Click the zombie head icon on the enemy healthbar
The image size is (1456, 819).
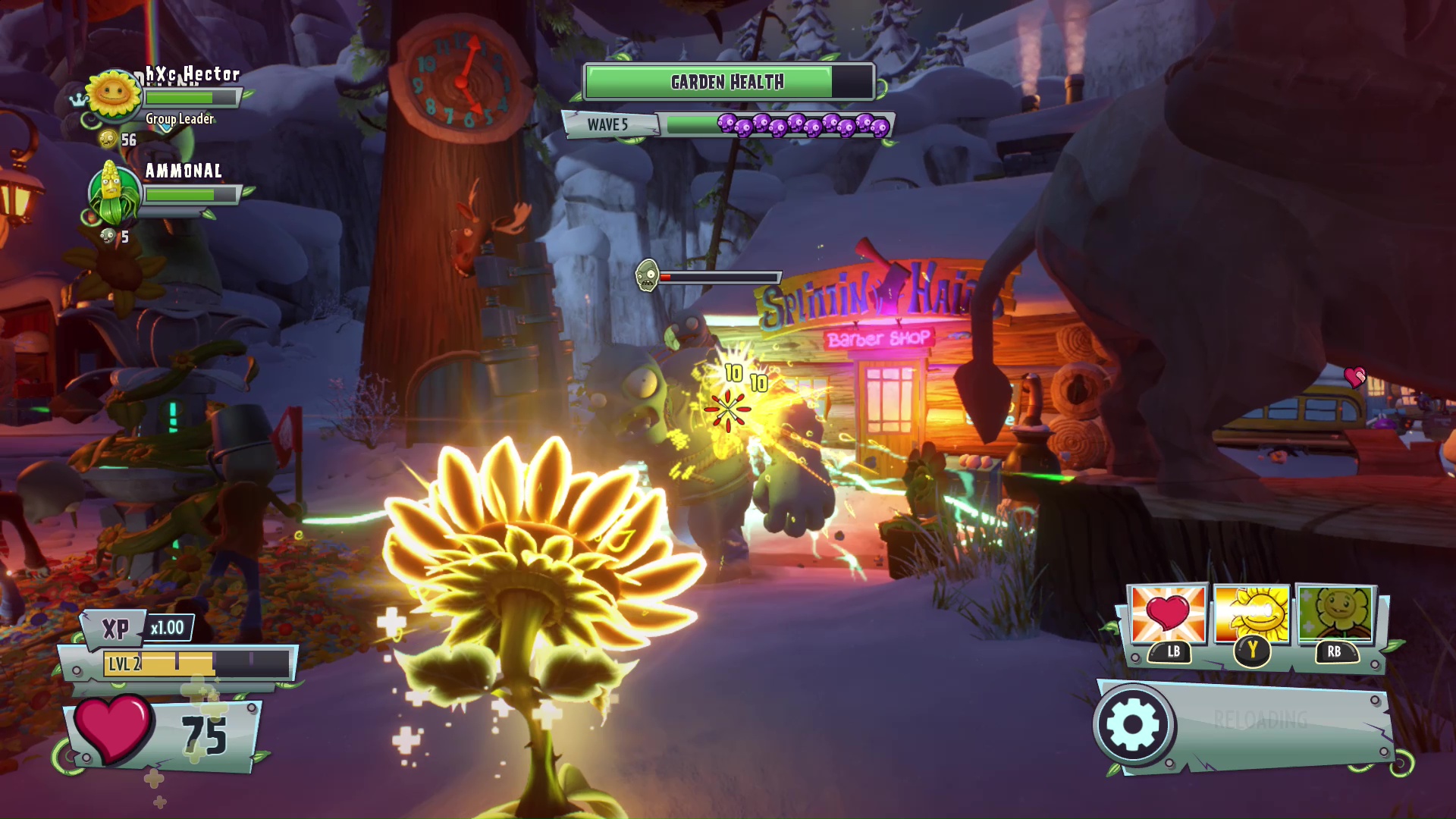pos(646,275)
